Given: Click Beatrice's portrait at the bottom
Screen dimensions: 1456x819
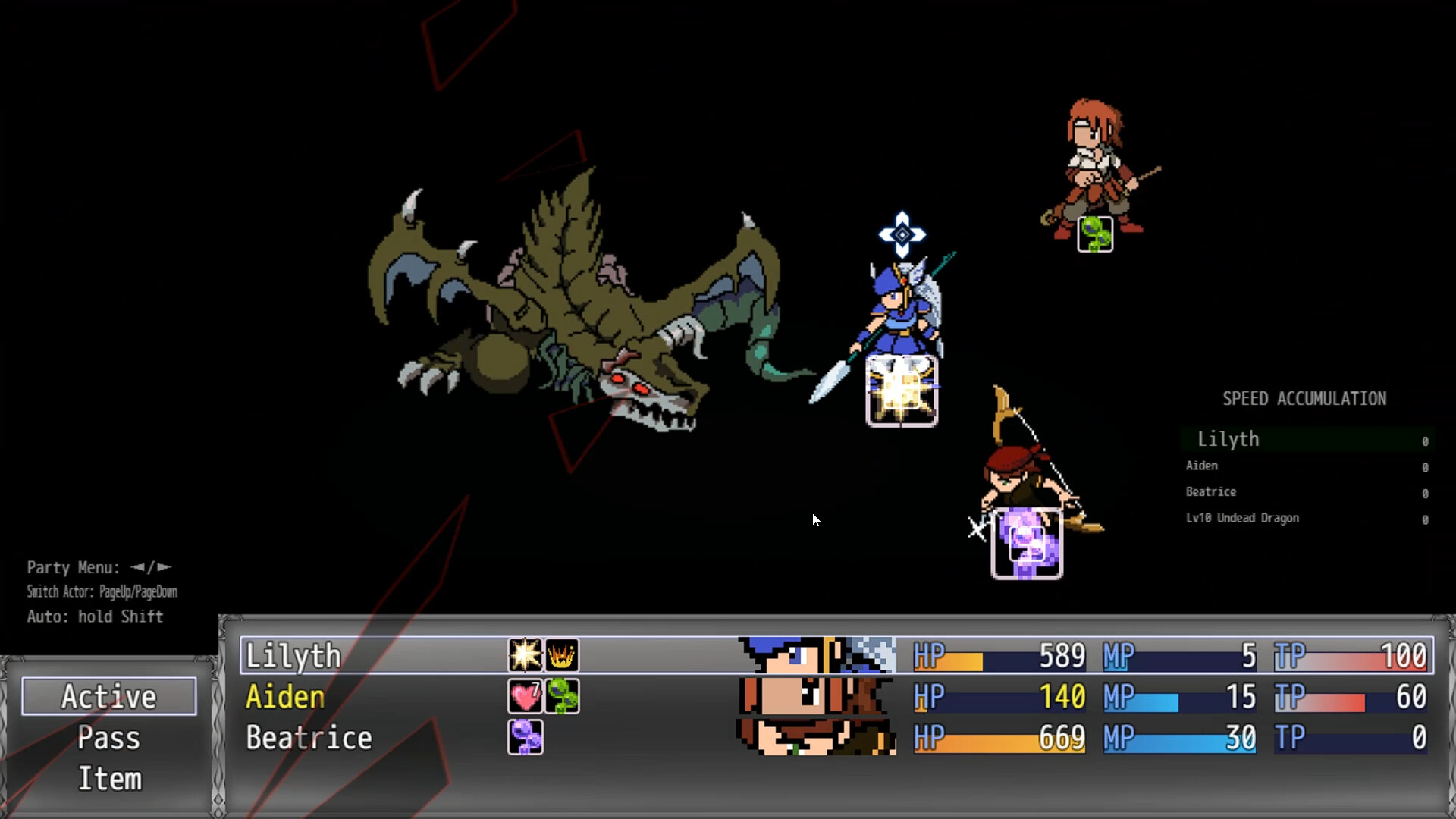Looking at the screenshot, I should [815, 737].
